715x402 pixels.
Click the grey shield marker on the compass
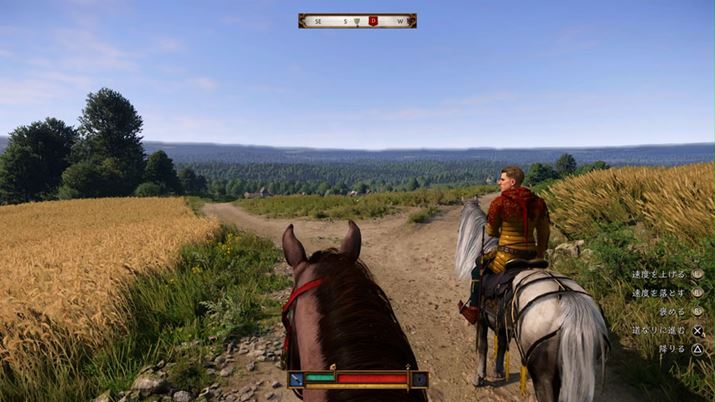coord(358,20)
